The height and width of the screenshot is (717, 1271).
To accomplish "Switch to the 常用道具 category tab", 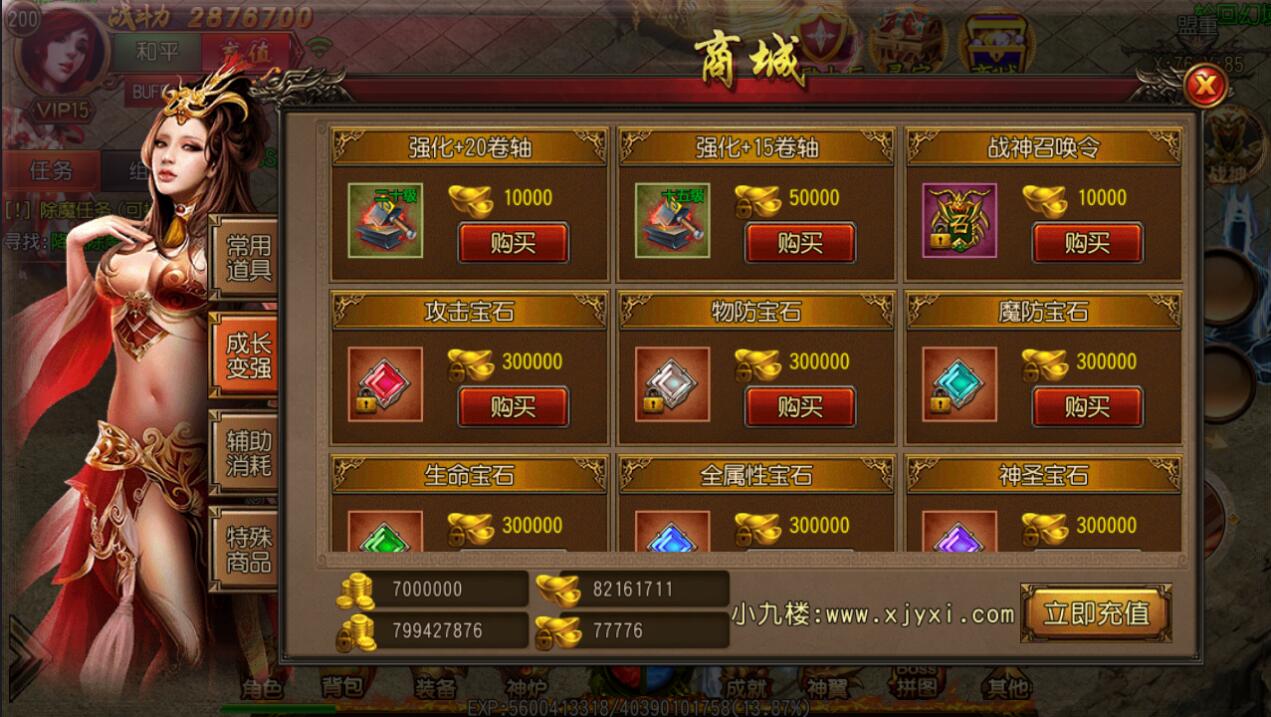I will coord(248,257).
